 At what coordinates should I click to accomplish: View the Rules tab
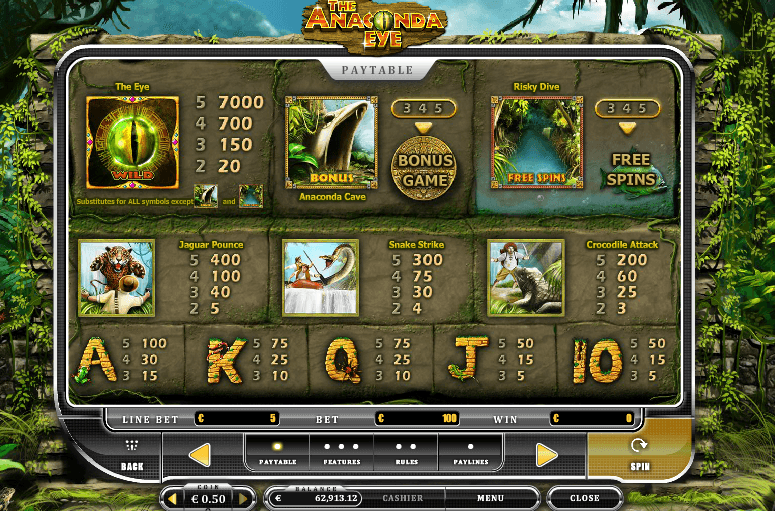(x=406, y=454)
